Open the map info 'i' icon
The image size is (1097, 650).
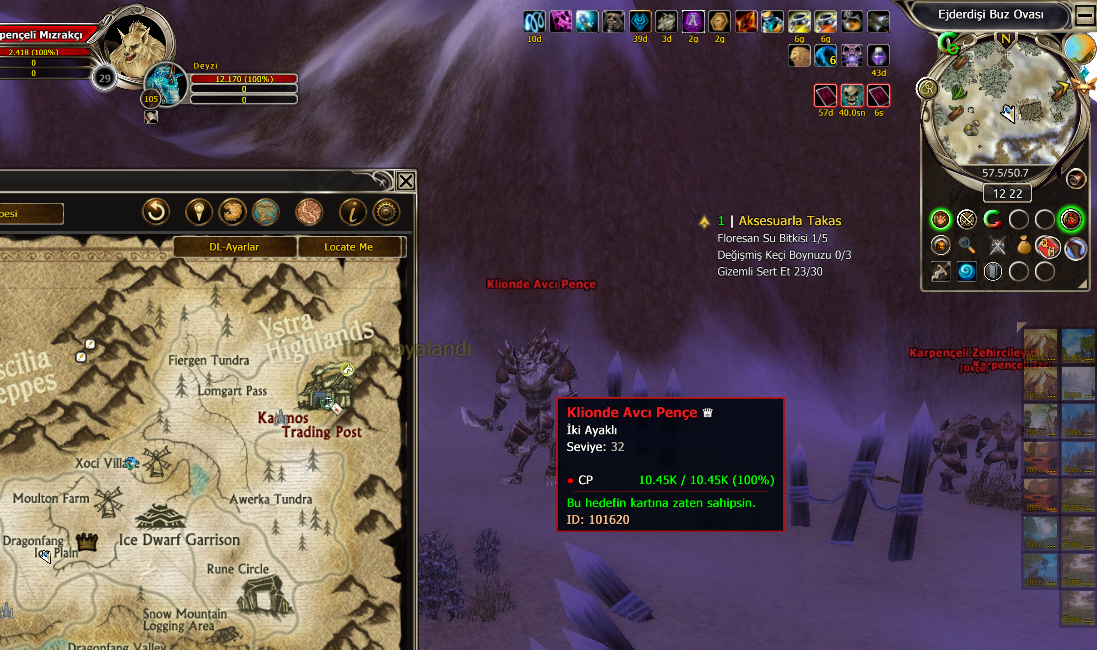click(352, 212)
